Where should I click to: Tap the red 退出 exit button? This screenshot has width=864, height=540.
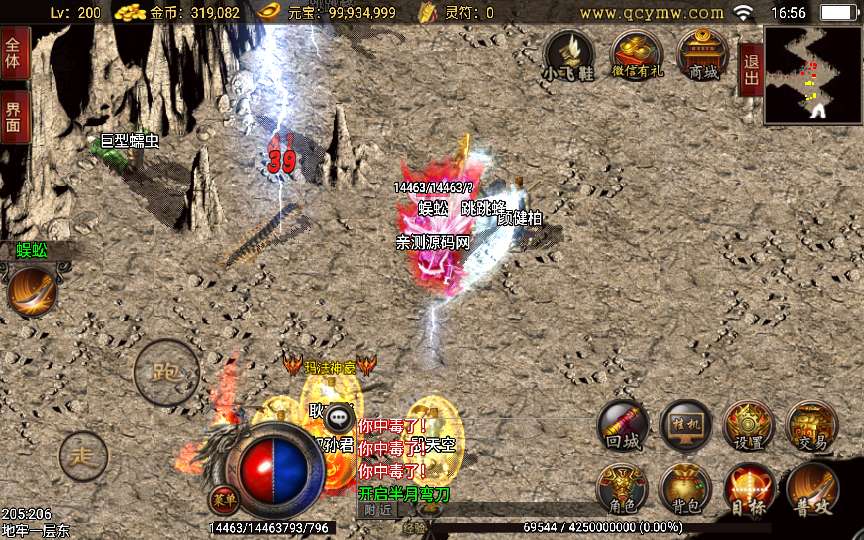coord(750,69)
